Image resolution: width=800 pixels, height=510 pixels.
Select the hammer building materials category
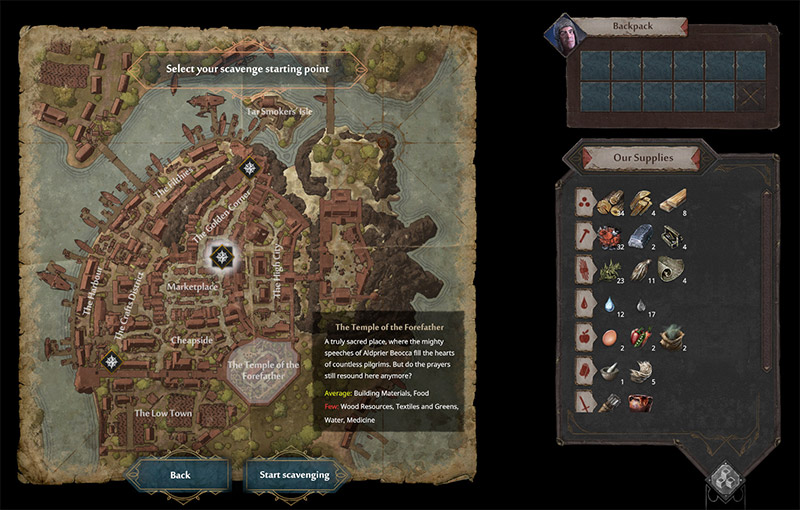(582, 236)
